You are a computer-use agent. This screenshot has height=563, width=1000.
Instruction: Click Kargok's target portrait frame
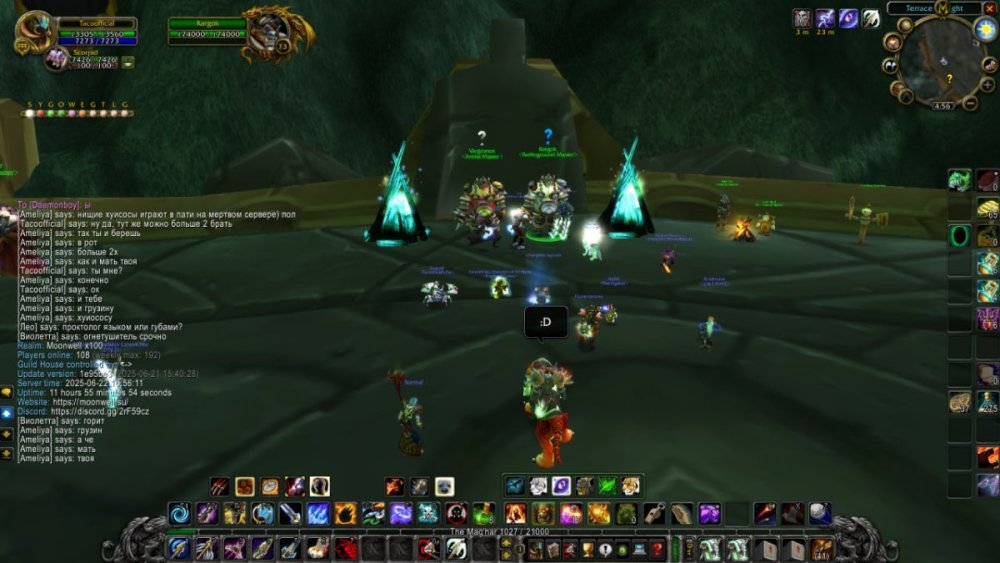266,34
